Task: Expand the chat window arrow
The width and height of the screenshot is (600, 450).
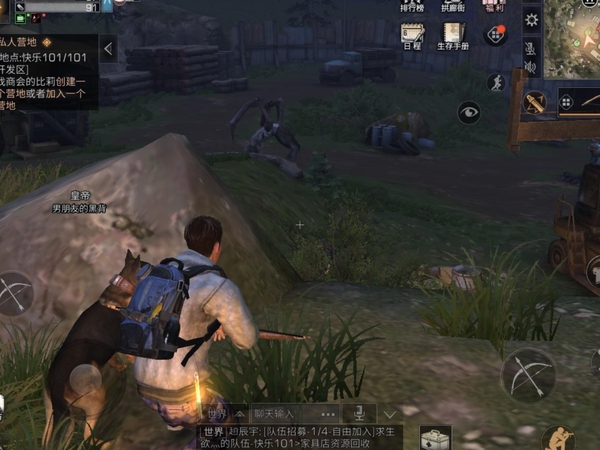Action: pyautogui.click(x=390, y=413)
